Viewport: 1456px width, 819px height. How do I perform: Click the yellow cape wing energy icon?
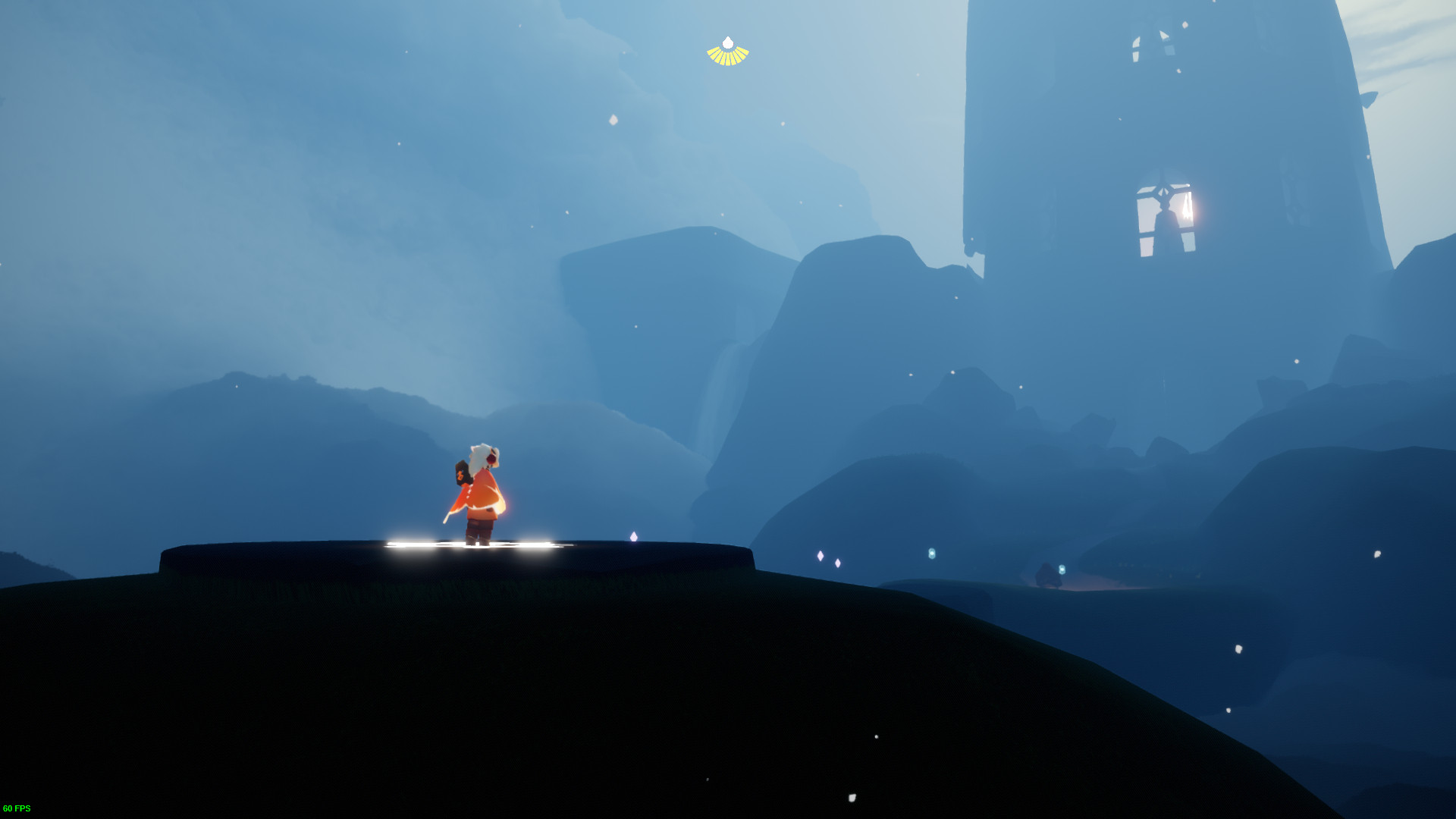[x=727, y=52]
